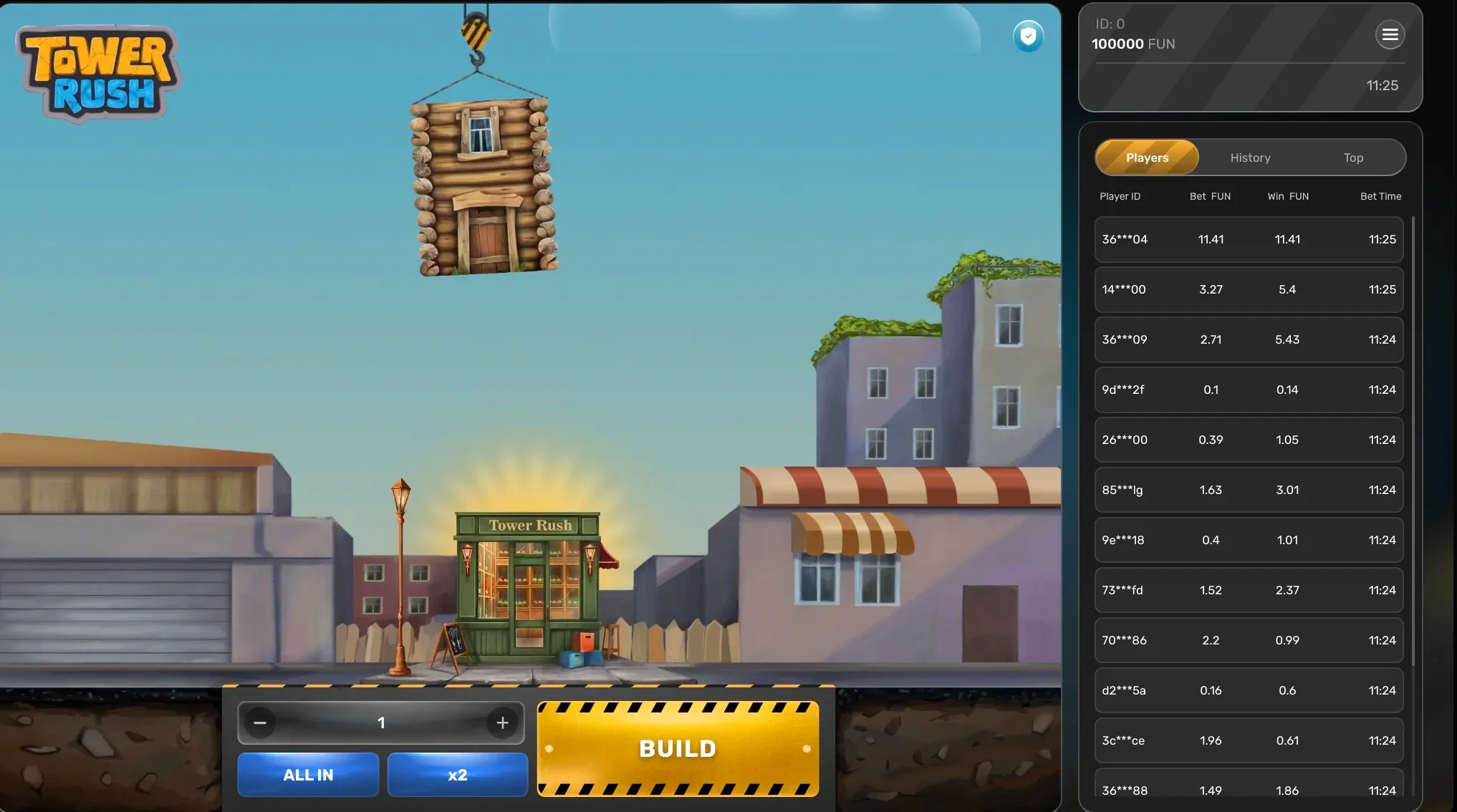
Task: Click the Bet Time column header
Action: pos(1380,195)
